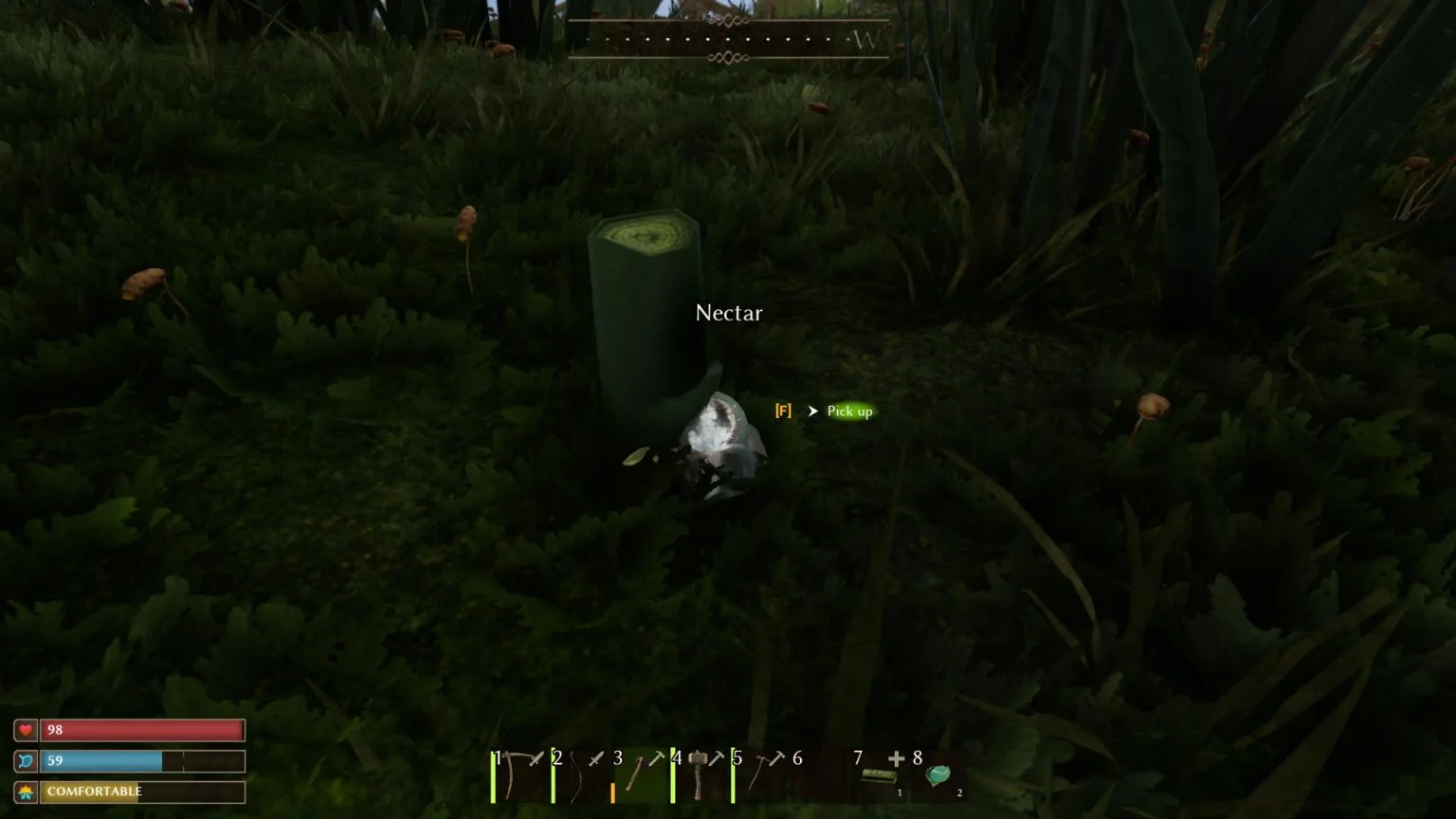
Task: Click the Nectar label above the stump
Action: coord(728,313)
